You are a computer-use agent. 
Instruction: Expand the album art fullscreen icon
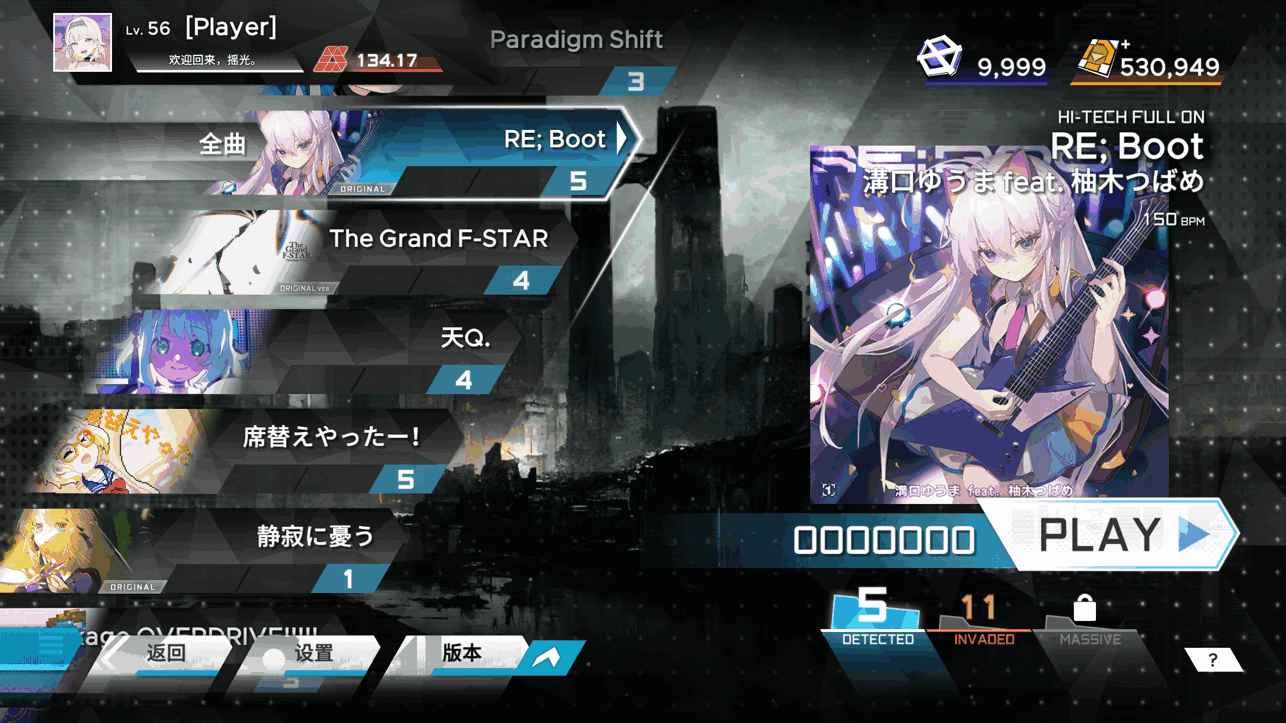click(x=828, y=489)
